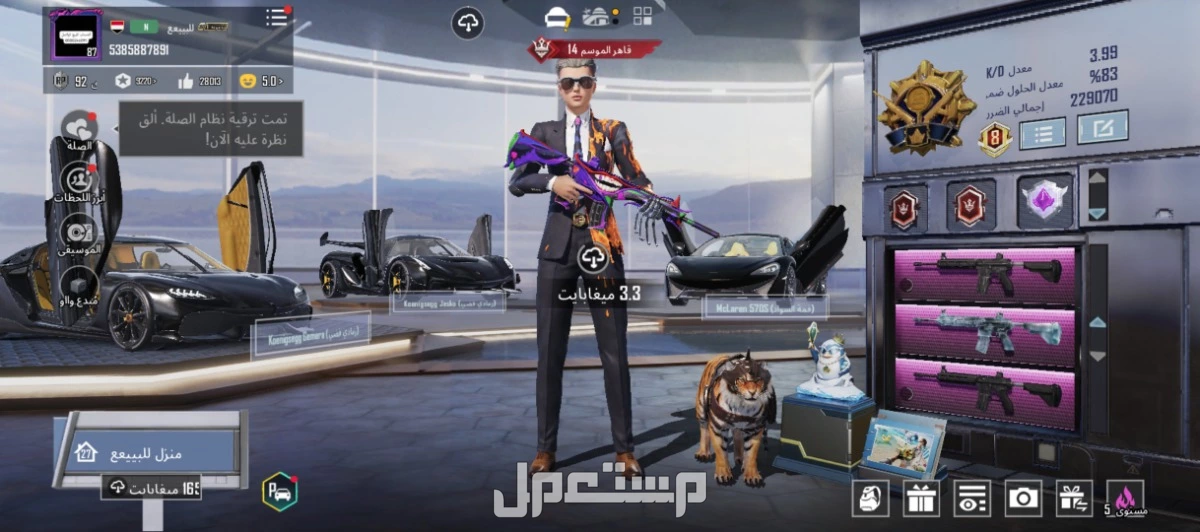
Task: Open the camera screenshot button
Action: point(1023,497)
